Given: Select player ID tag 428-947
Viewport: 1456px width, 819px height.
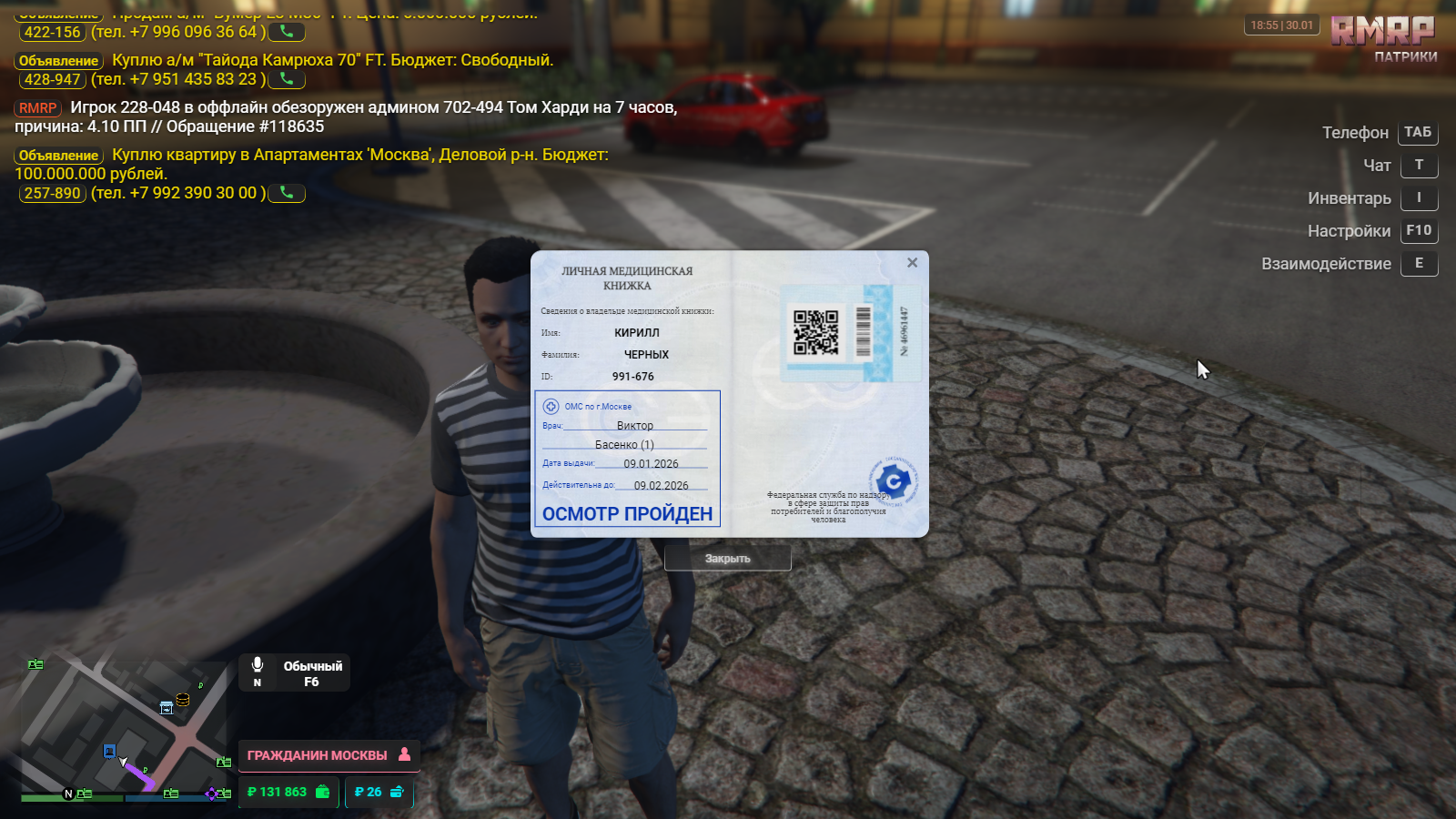Looking at the screenshot, I should 52,79.
